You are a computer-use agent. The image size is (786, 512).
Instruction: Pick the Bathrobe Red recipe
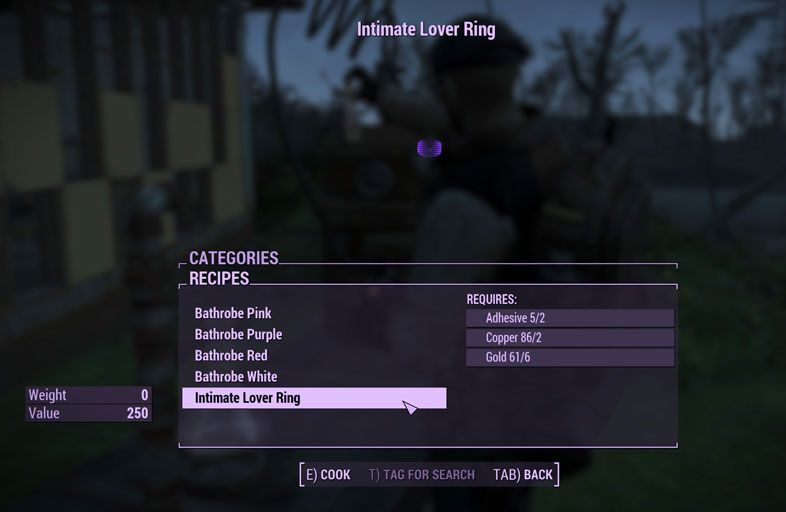click(x=231, y=355)
